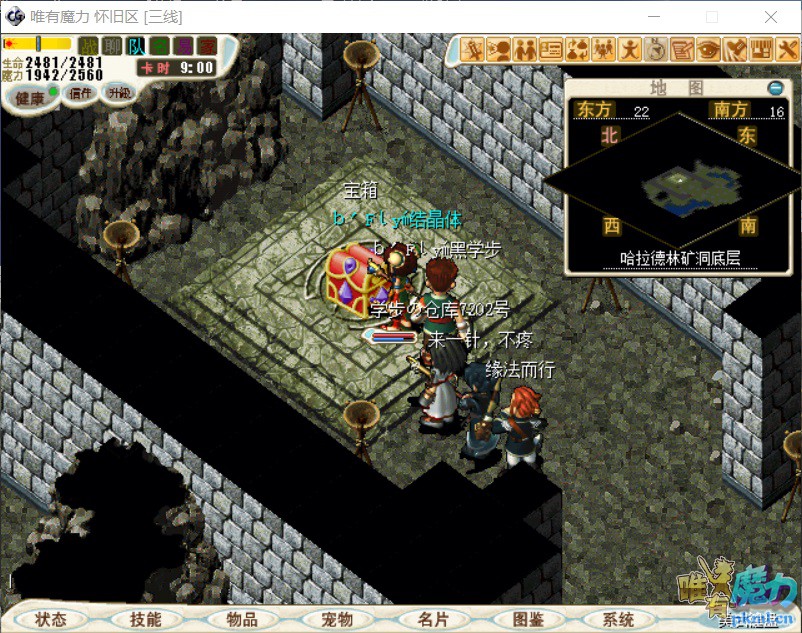Viewport: 802px width, 633px height.
Task: Toggle the 聊 chat mode switch
Action: 113,45
